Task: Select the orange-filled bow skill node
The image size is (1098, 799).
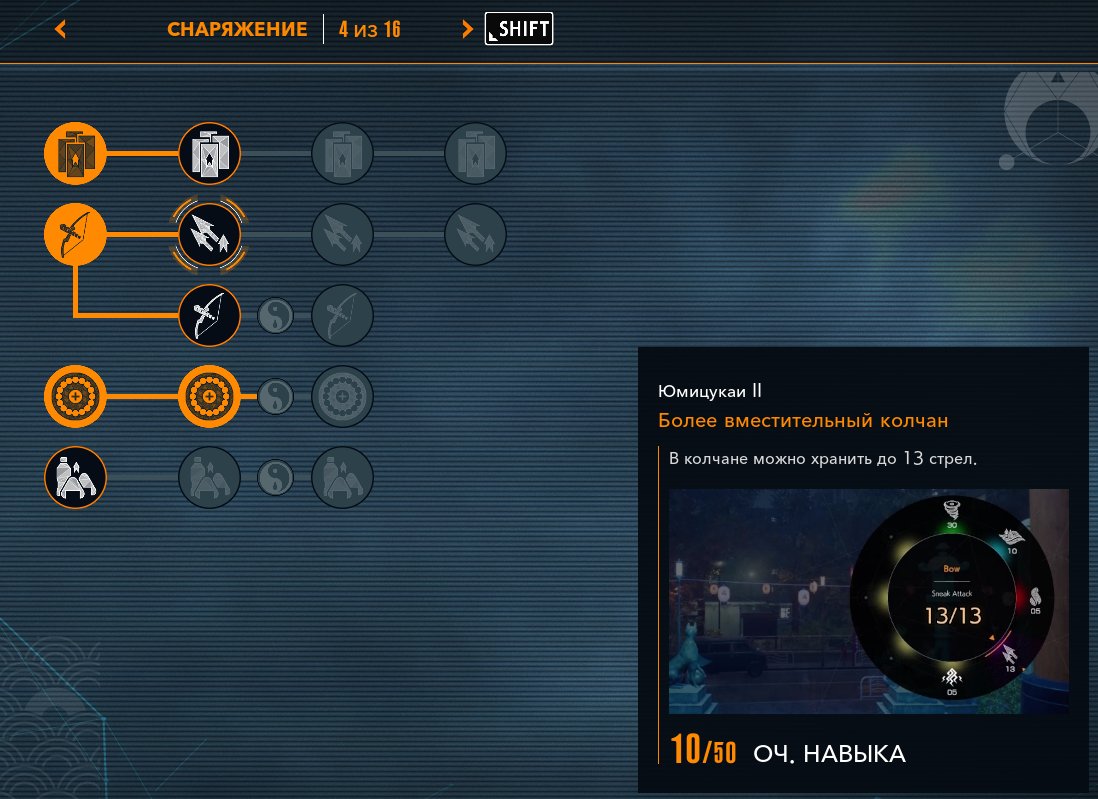Action: click(75, 235)
